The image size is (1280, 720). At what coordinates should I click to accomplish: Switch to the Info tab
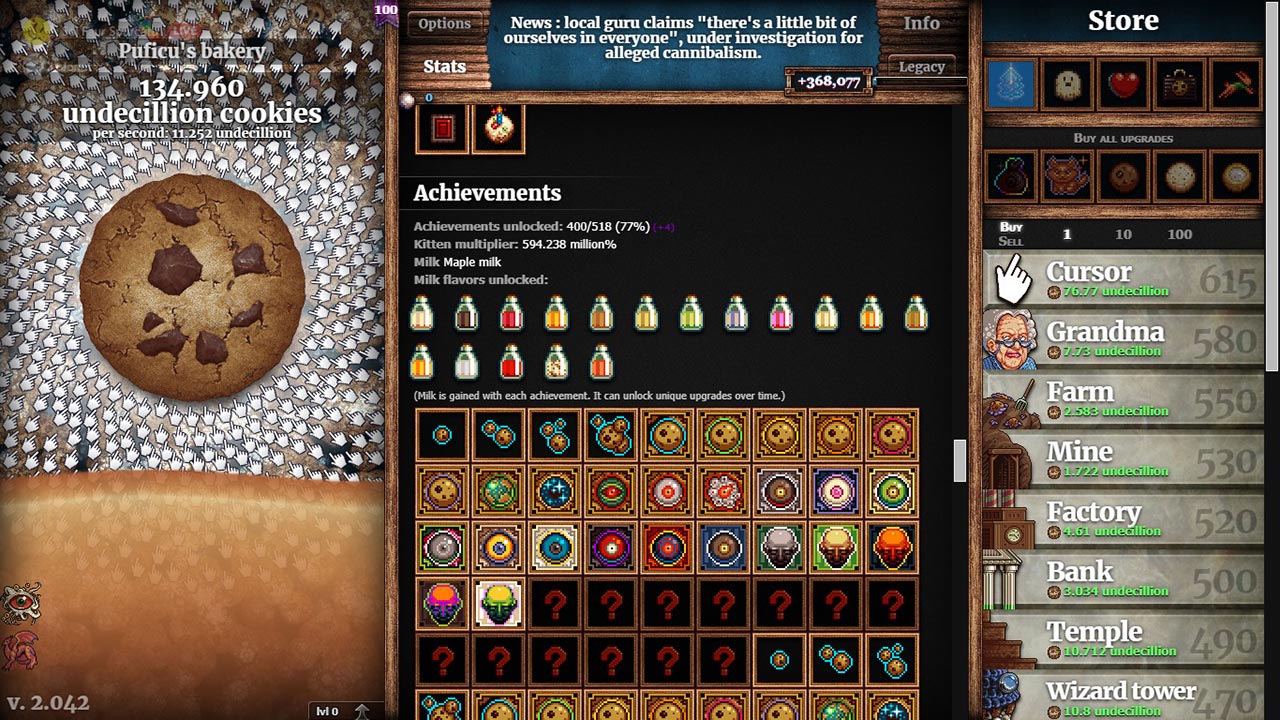(922, 23)
